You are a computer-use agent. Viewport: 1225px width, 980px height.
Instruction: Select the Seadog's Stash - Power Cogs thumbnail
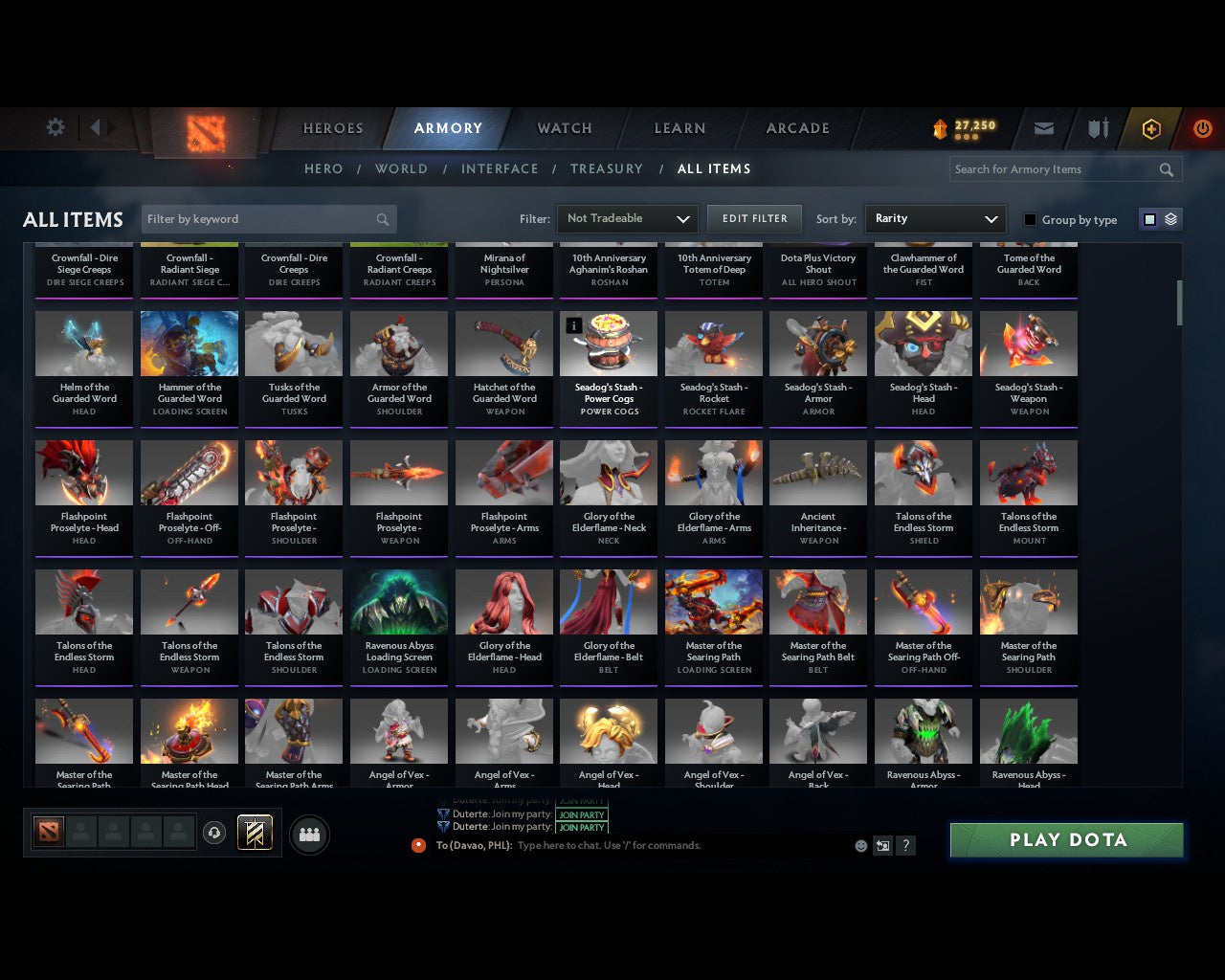(x=608, y=343)
